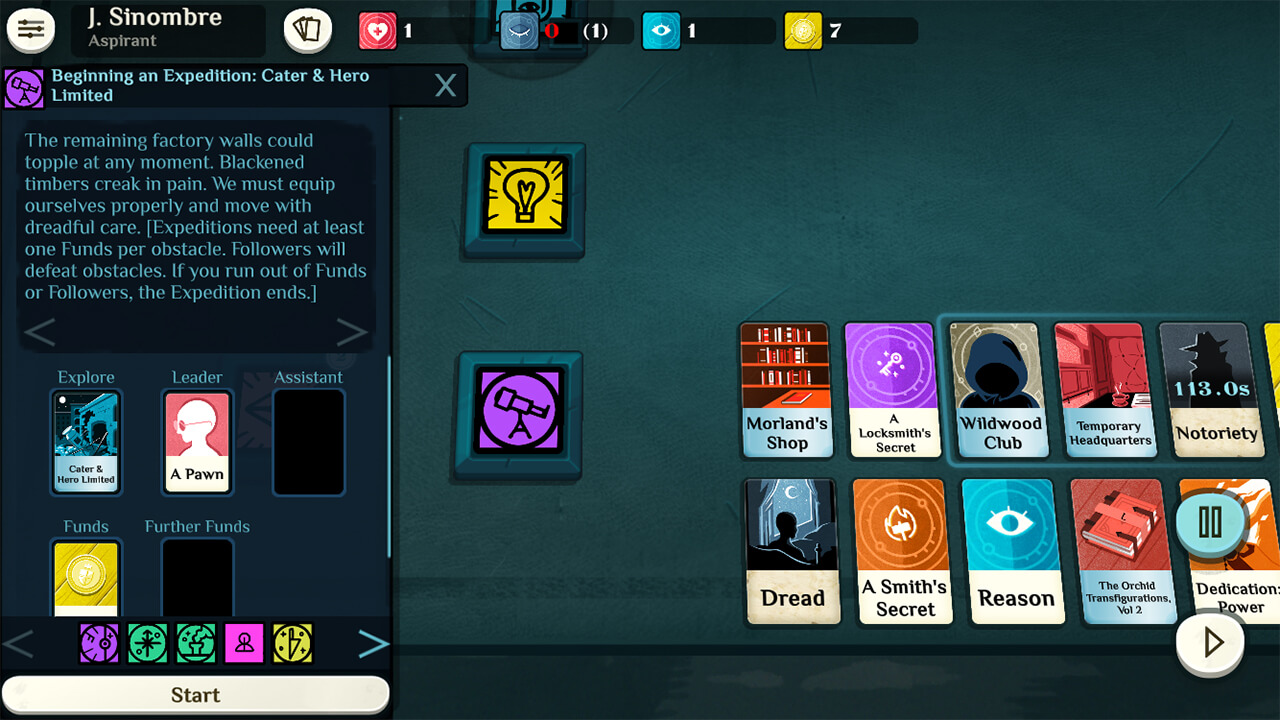Click the yellow lightbulb verb tile
This screenshot has height=720, width=1280.
coord(524,200)
